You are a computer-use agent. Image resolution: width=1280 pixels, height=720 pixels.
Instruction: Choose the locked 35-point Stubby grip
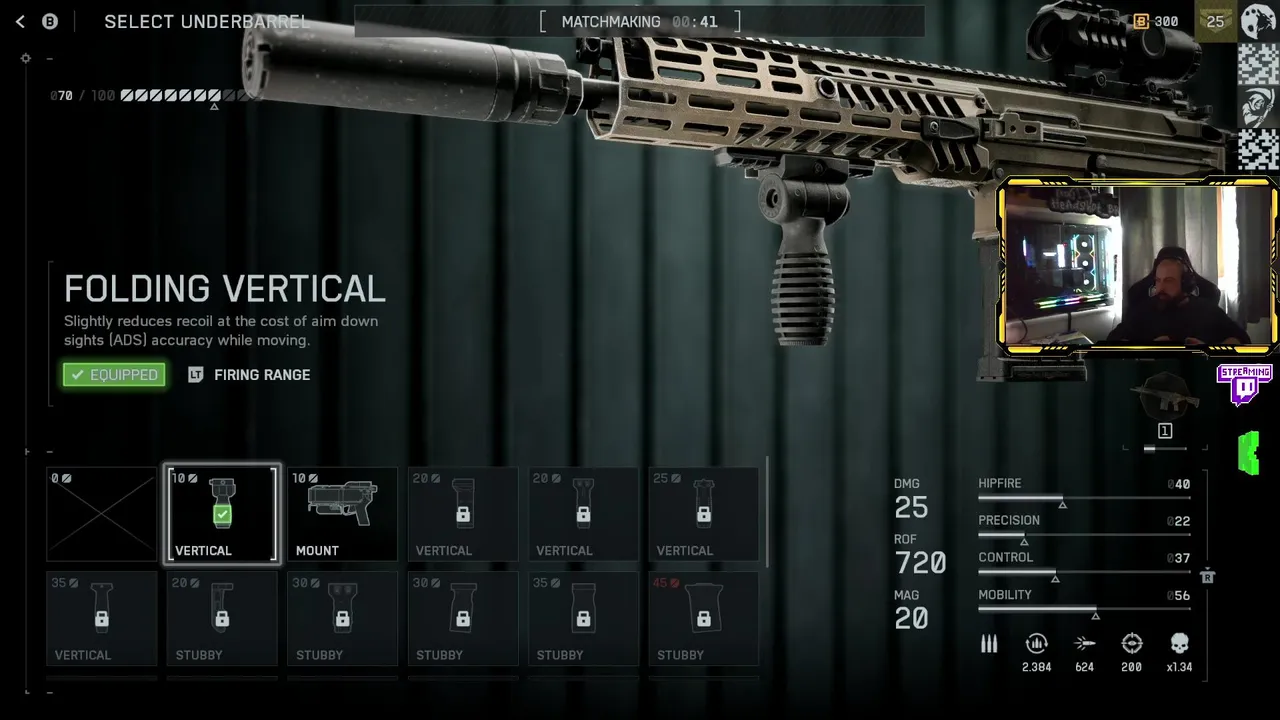pos(583,618)
